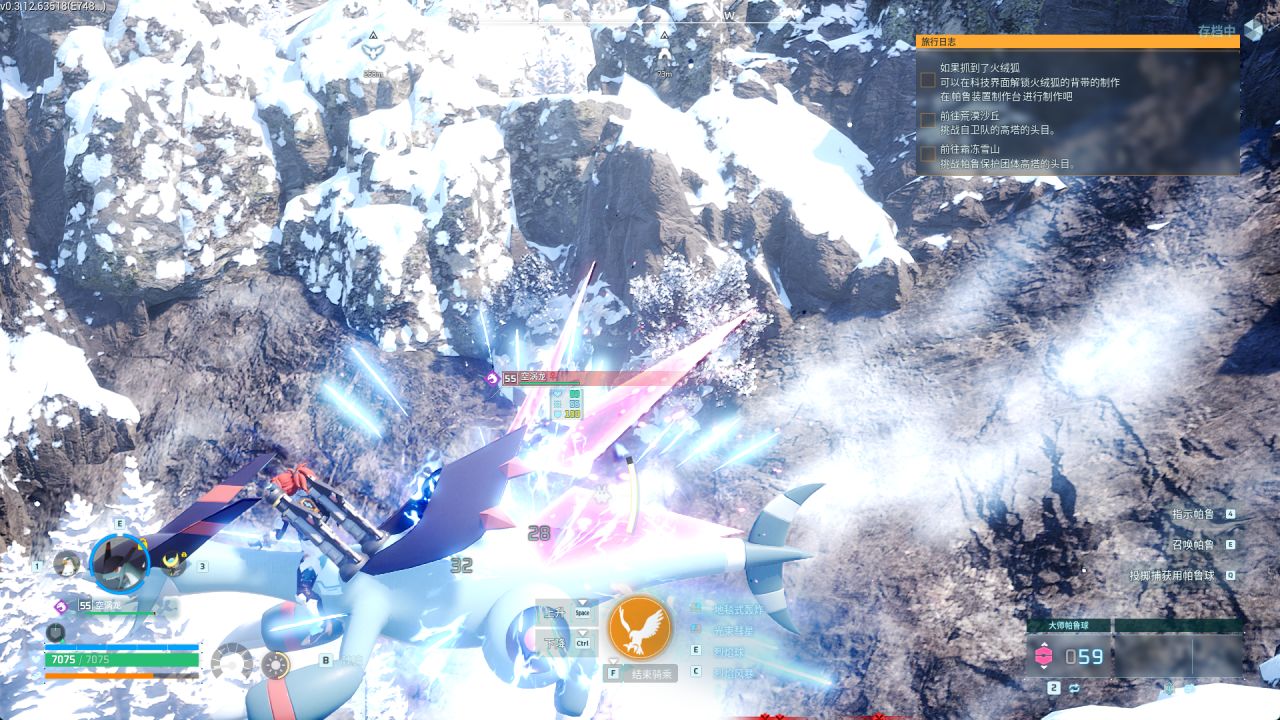Click the 结束骑乘 dismount label

pos(653,674)
